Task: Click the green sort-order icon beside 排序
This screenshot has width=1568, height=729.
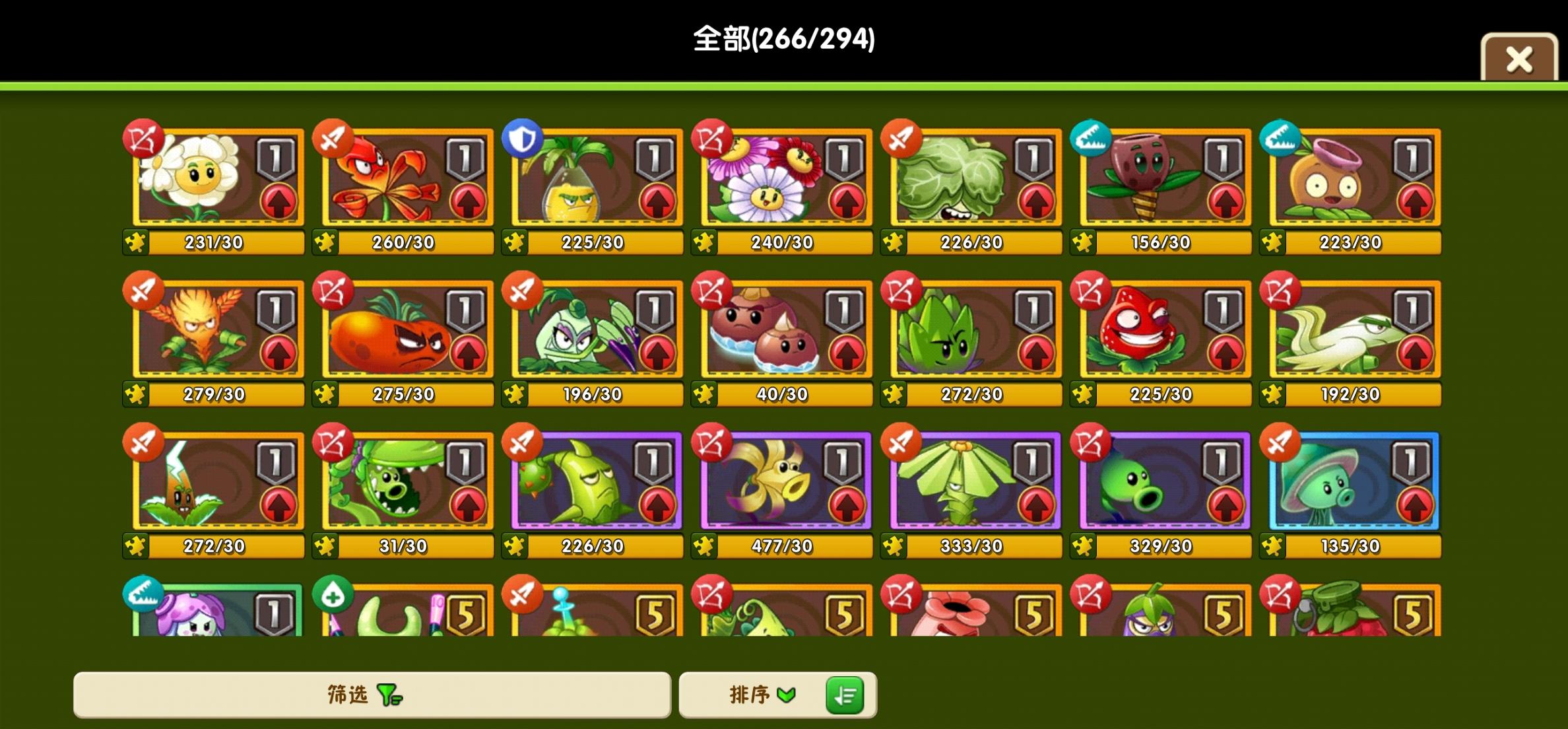Action: (x=845, y=695)
